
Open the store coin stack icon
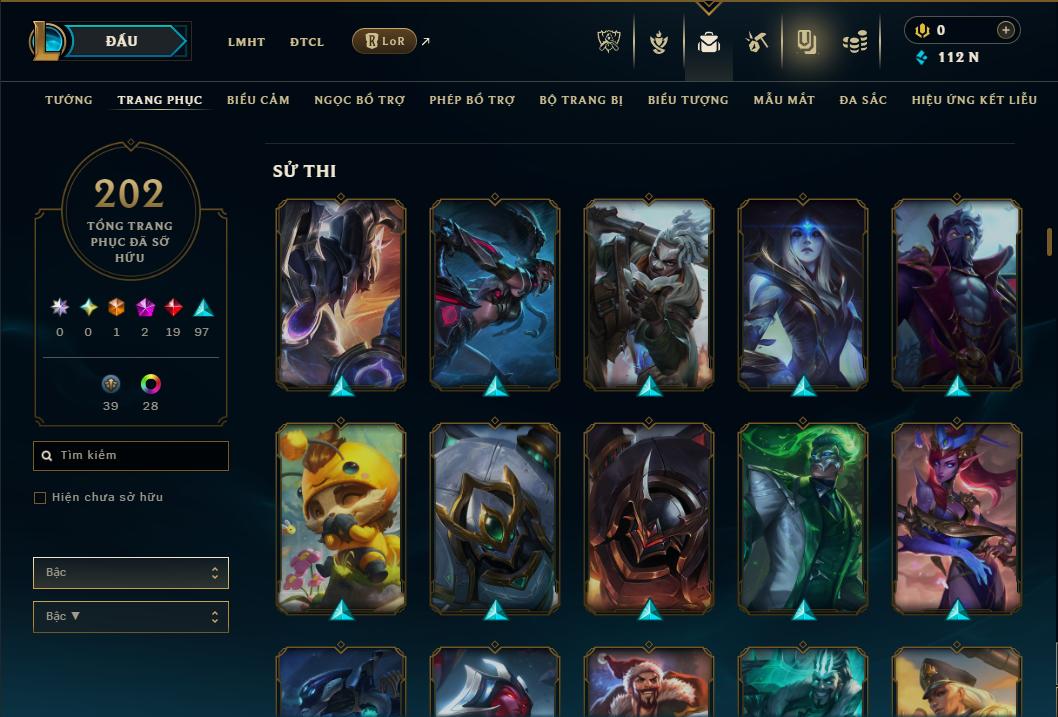pos(854,42)
